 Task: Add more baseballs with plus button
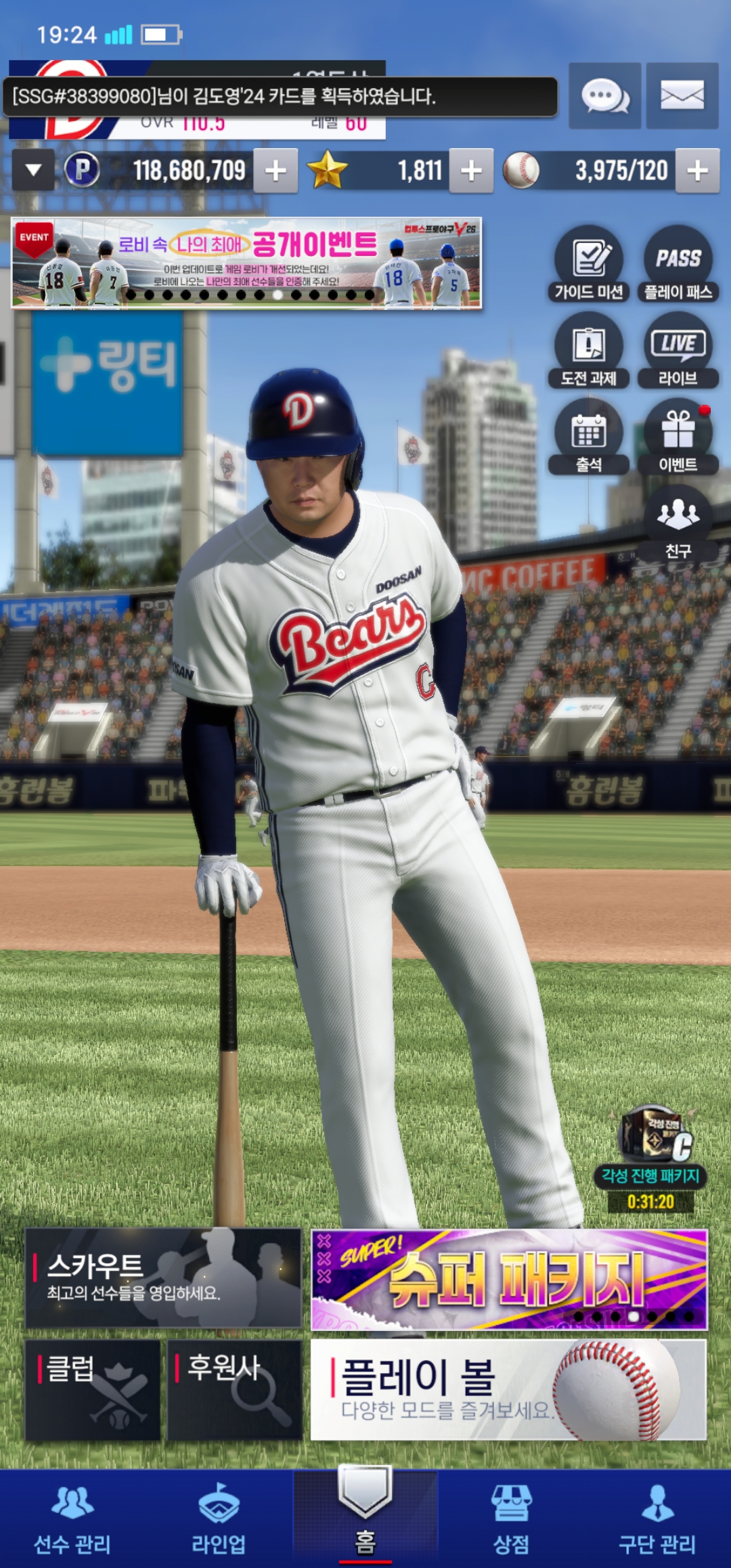697,171
